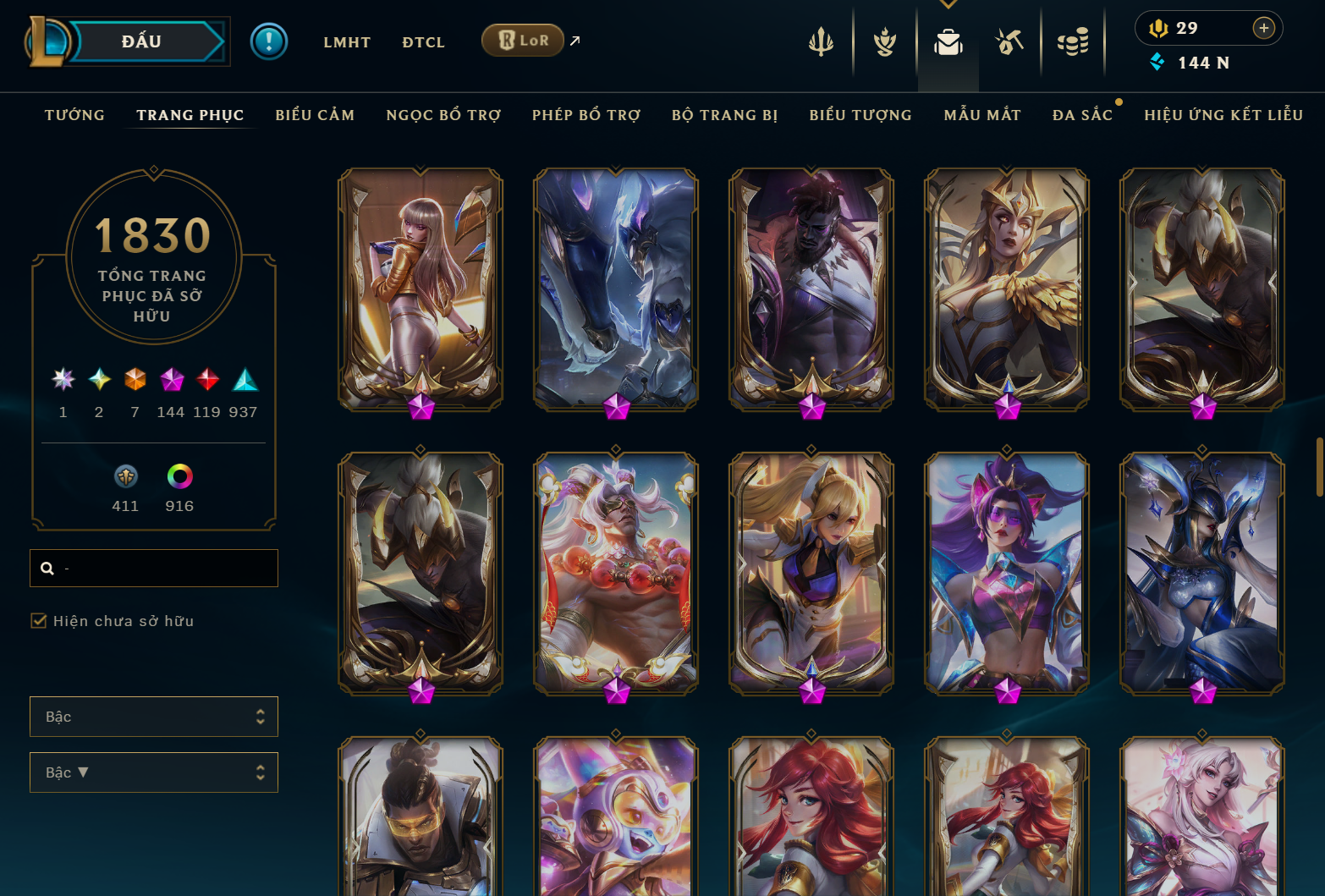Viewport: 1325px width, 896px height.
Task: Click the ward shield icon showing 411
Action: (x=124, y=476)
